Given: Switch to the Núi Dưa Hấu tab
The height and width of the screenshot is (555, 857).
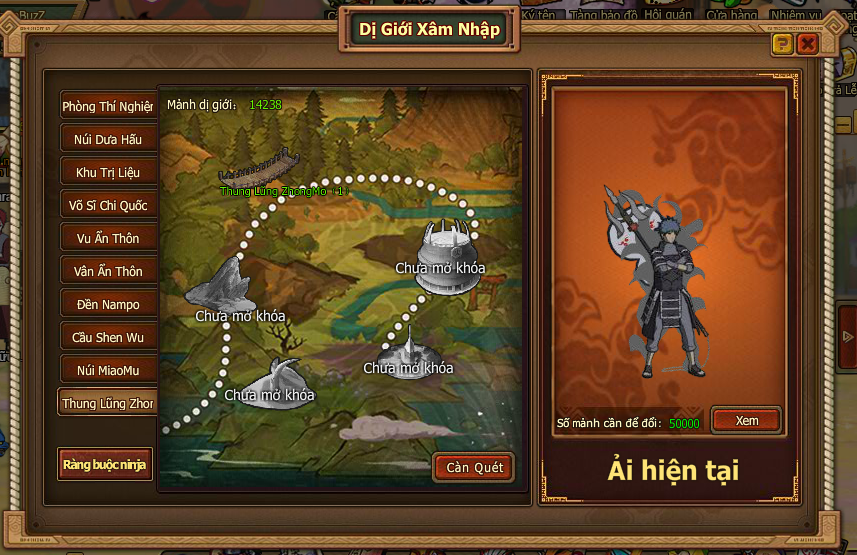Looking at the screenshot, I should (x=107, y=139).
